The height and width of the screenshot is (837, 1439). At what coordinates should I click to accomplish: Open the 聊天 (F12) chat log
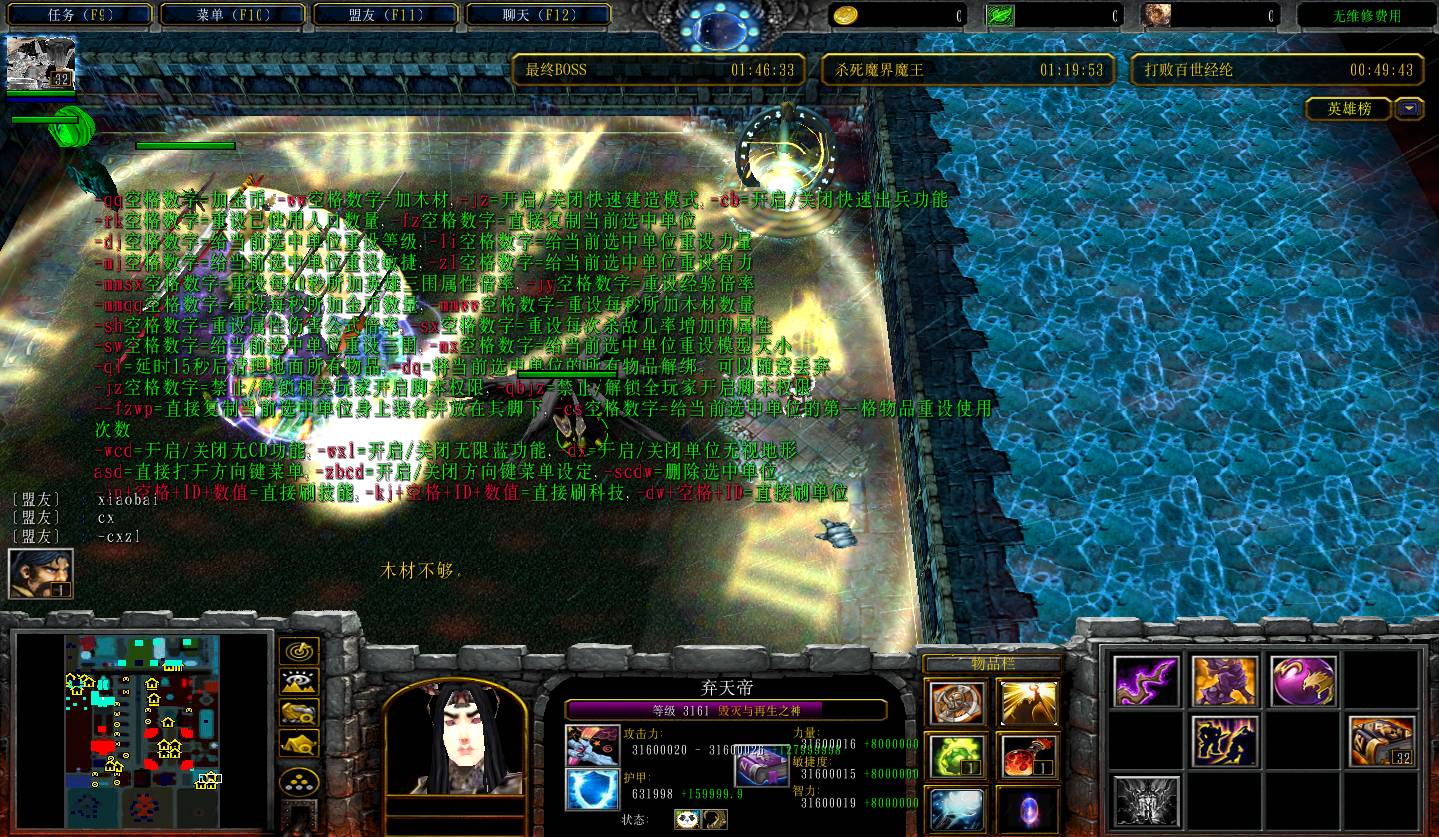538,15
